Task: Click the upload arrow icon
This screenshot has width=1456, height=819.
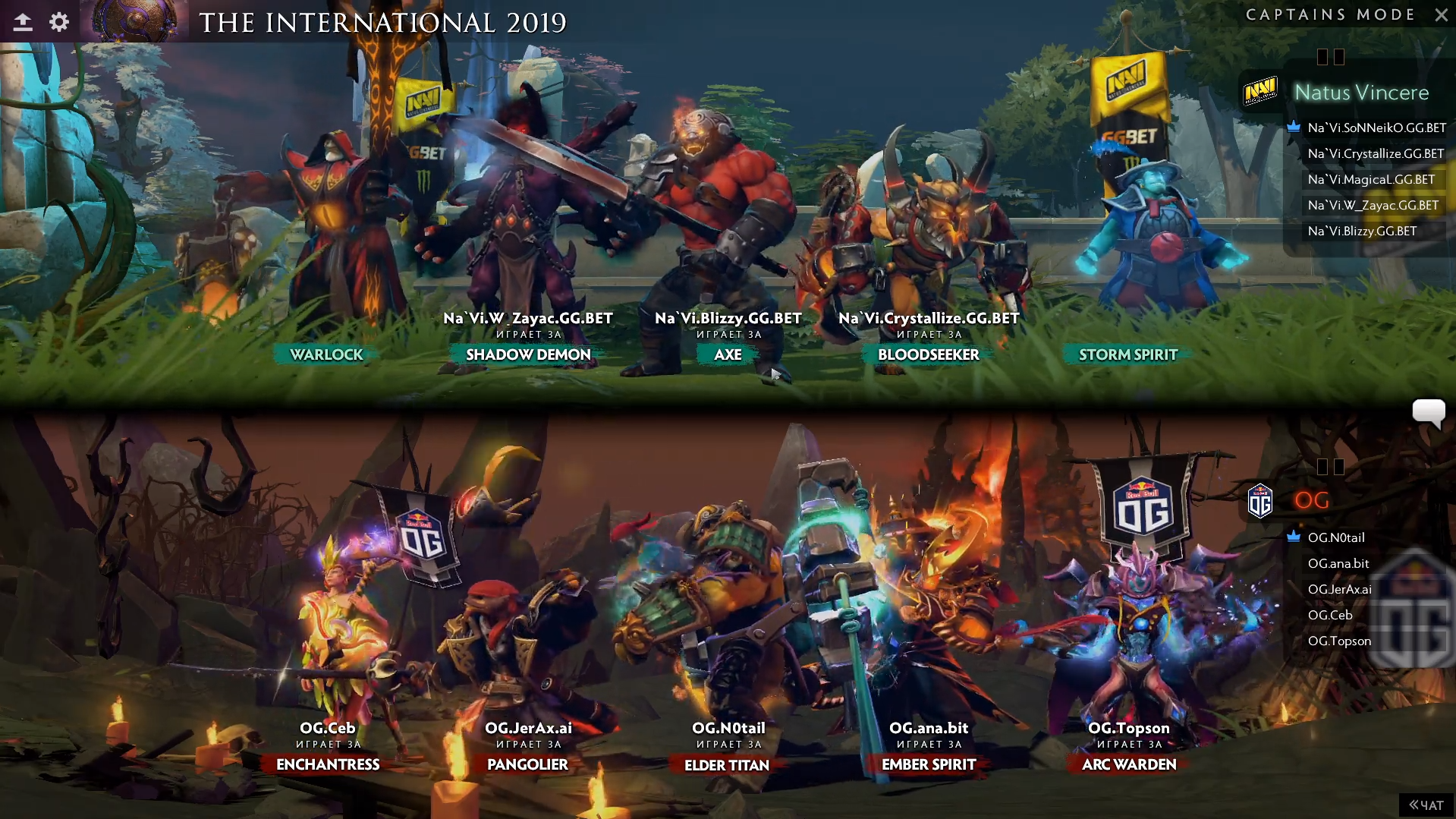Action: click(23, 22)
